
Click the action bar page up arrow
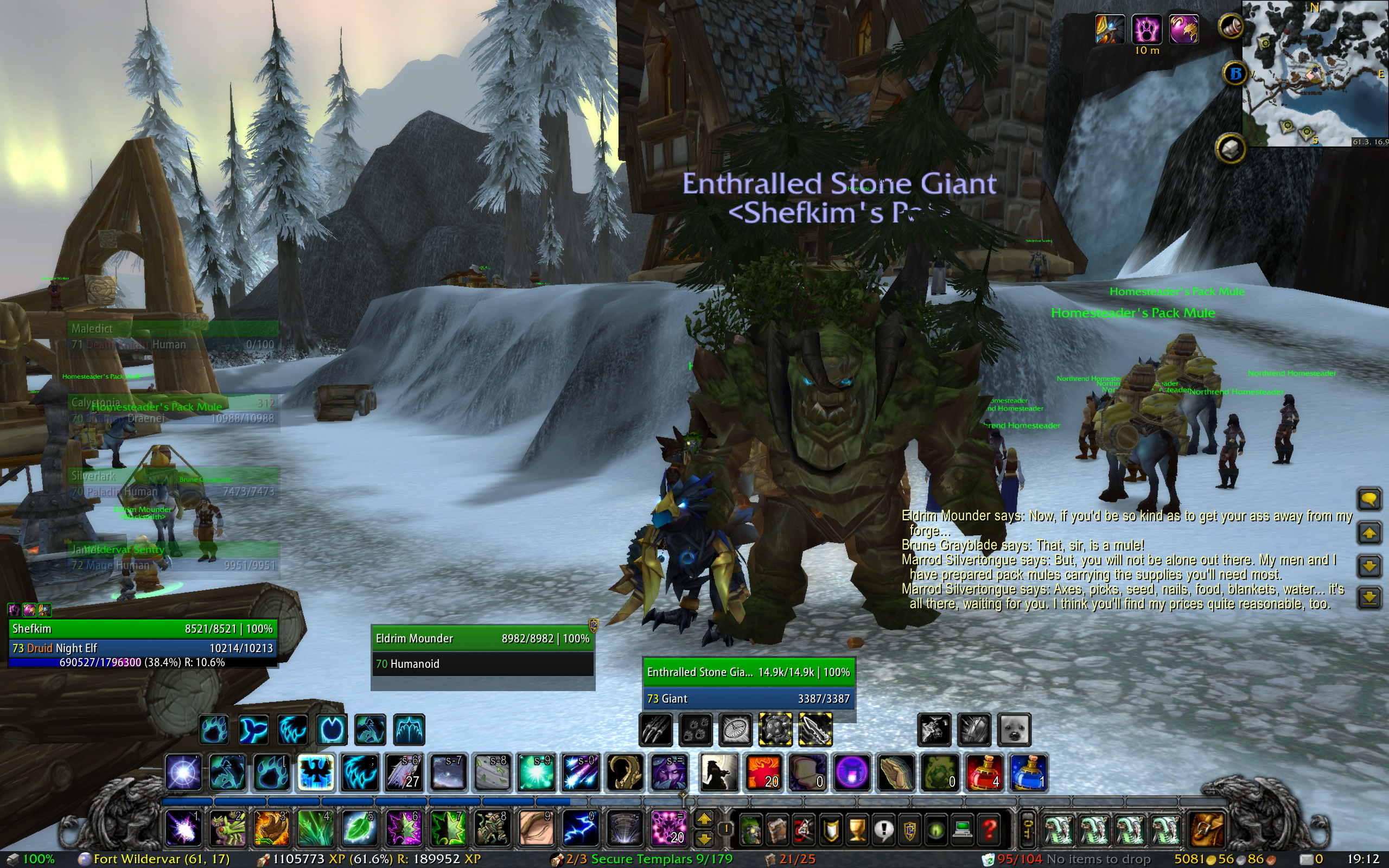pyautogui.click(x=704, y=819)
